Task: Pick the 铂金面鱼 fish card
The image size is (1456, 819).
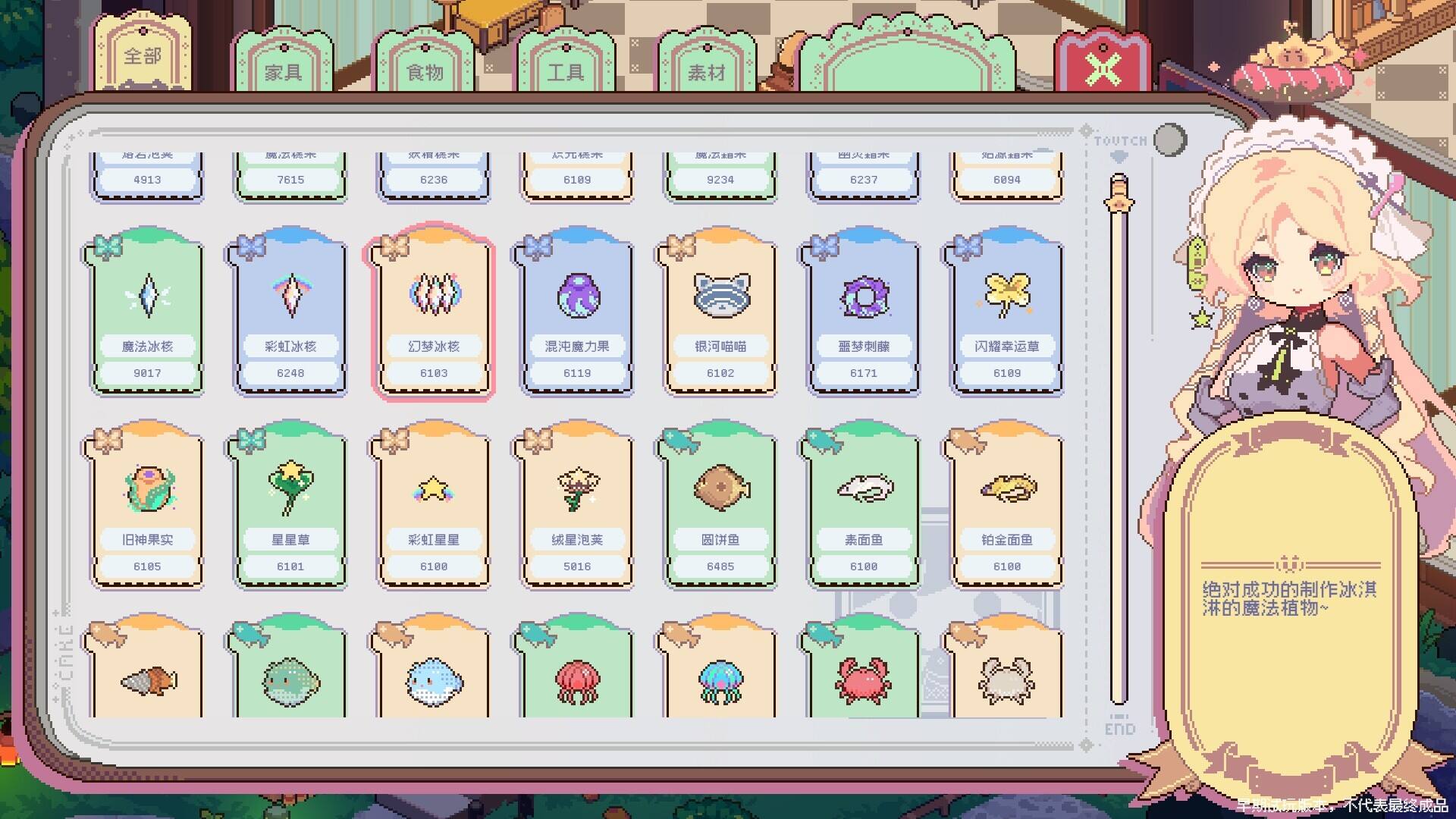Action: 1006,506
